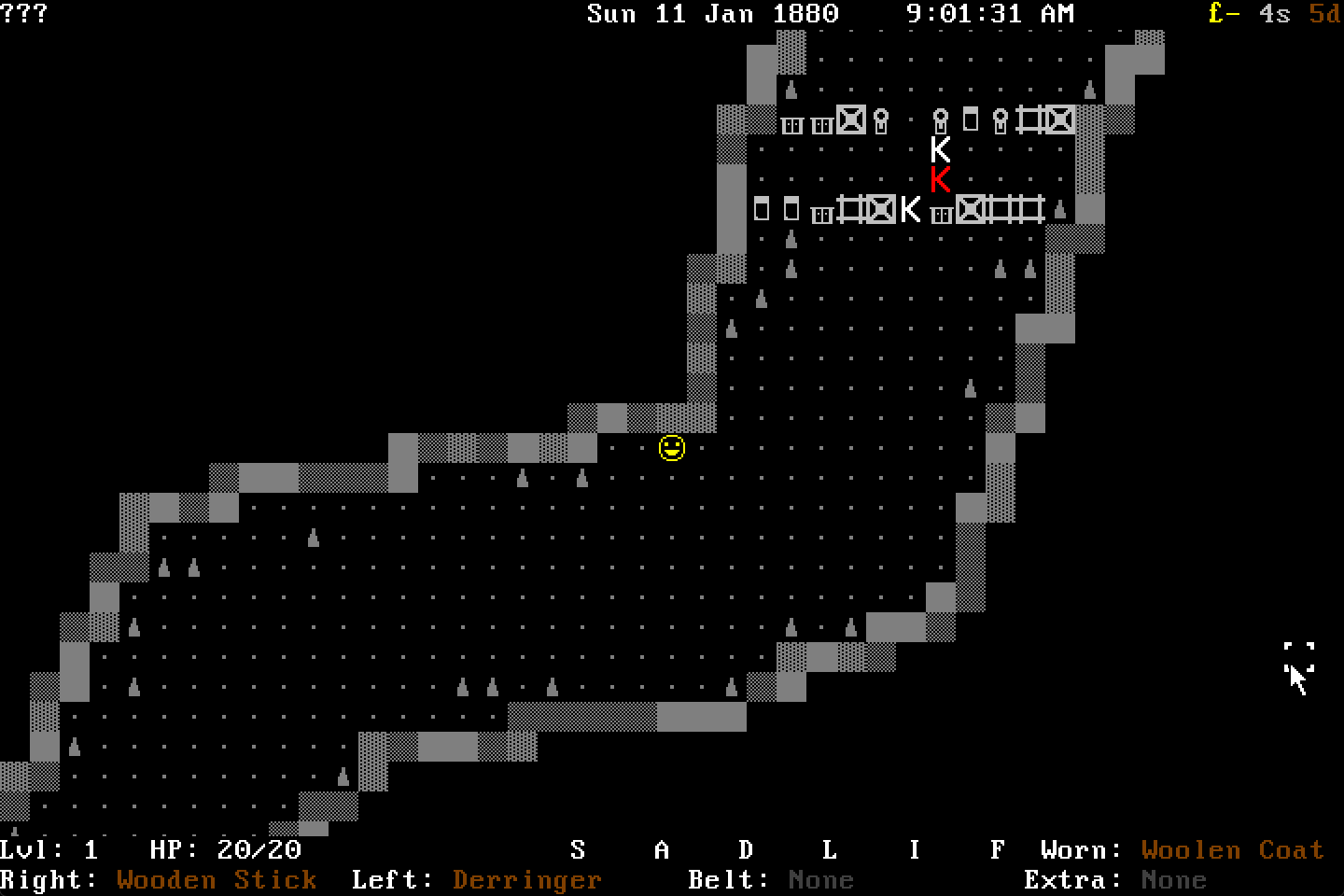Click the S stat letter in the status bar
The height and width of the screenshot is (896, 1344).
pyautogui.click(x=578, y=849)
